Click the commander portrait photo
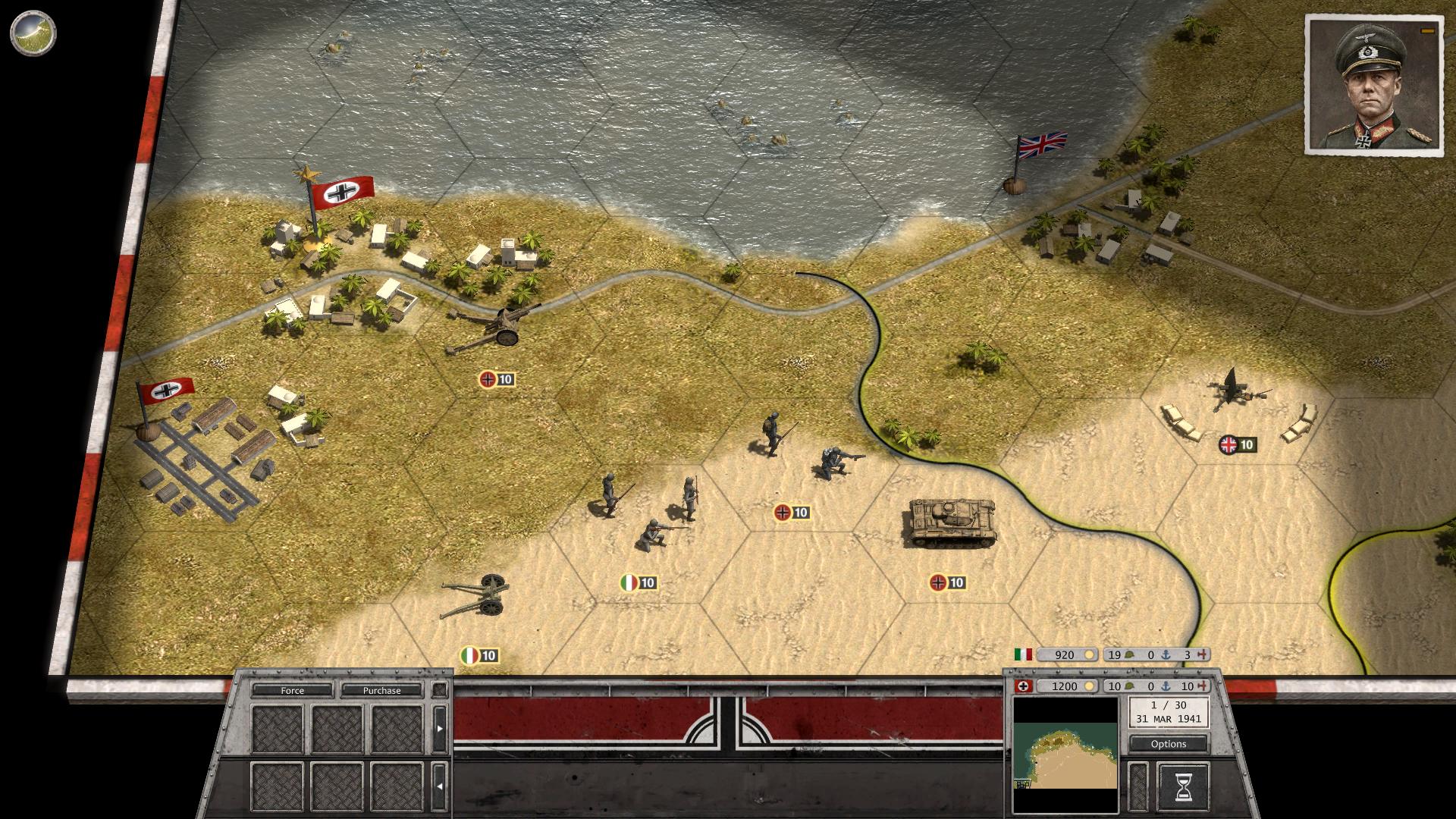Image resolution: width=1456 pixels, height=819 pixels. point(1373,86)
